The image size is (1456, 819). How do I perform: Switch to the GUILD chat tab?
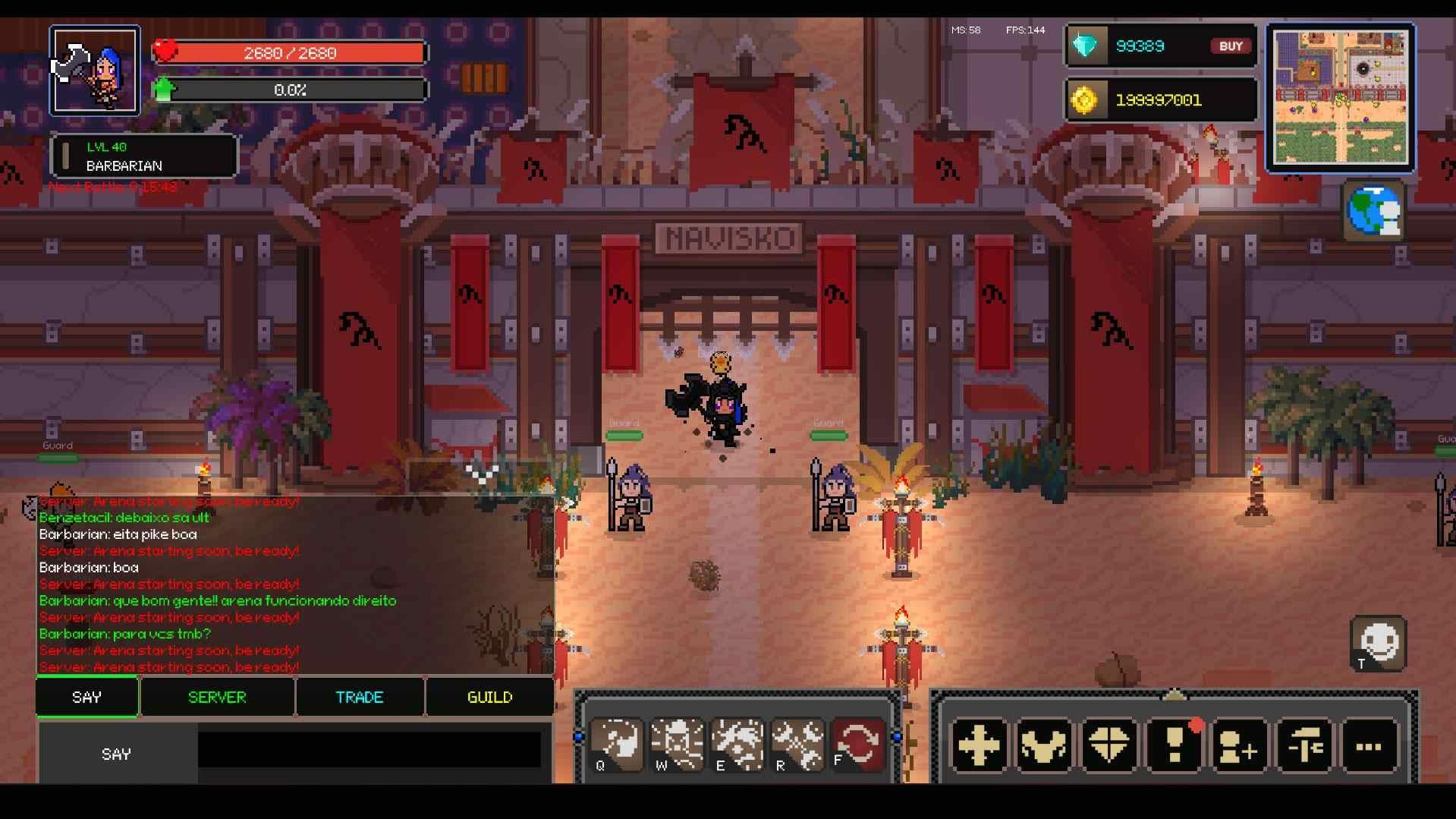pos(489,697)
